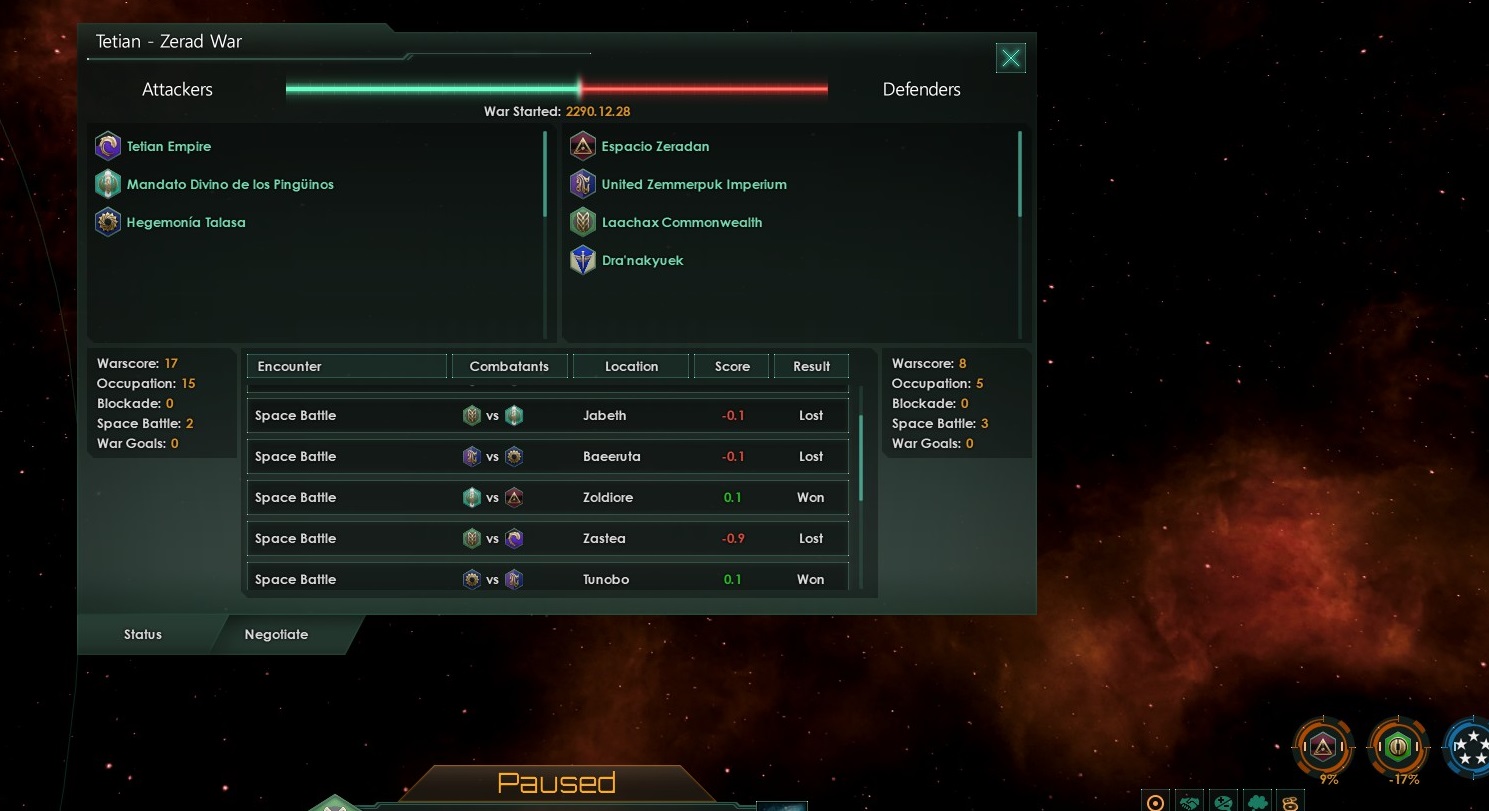
Task: Switch to the Status tab
Action: point(142,634)
